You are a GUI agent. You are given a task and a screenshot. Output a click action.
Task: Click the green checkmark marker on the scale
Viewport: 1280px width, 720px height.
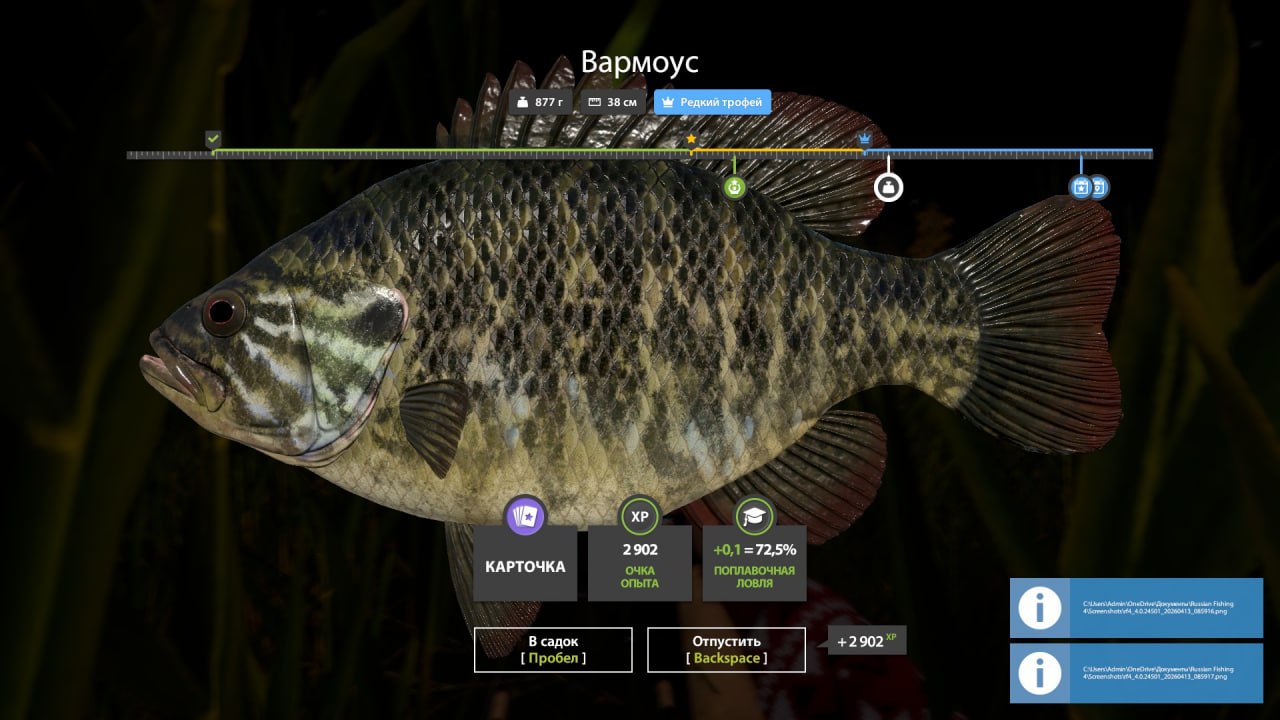[x=213, y=138]
